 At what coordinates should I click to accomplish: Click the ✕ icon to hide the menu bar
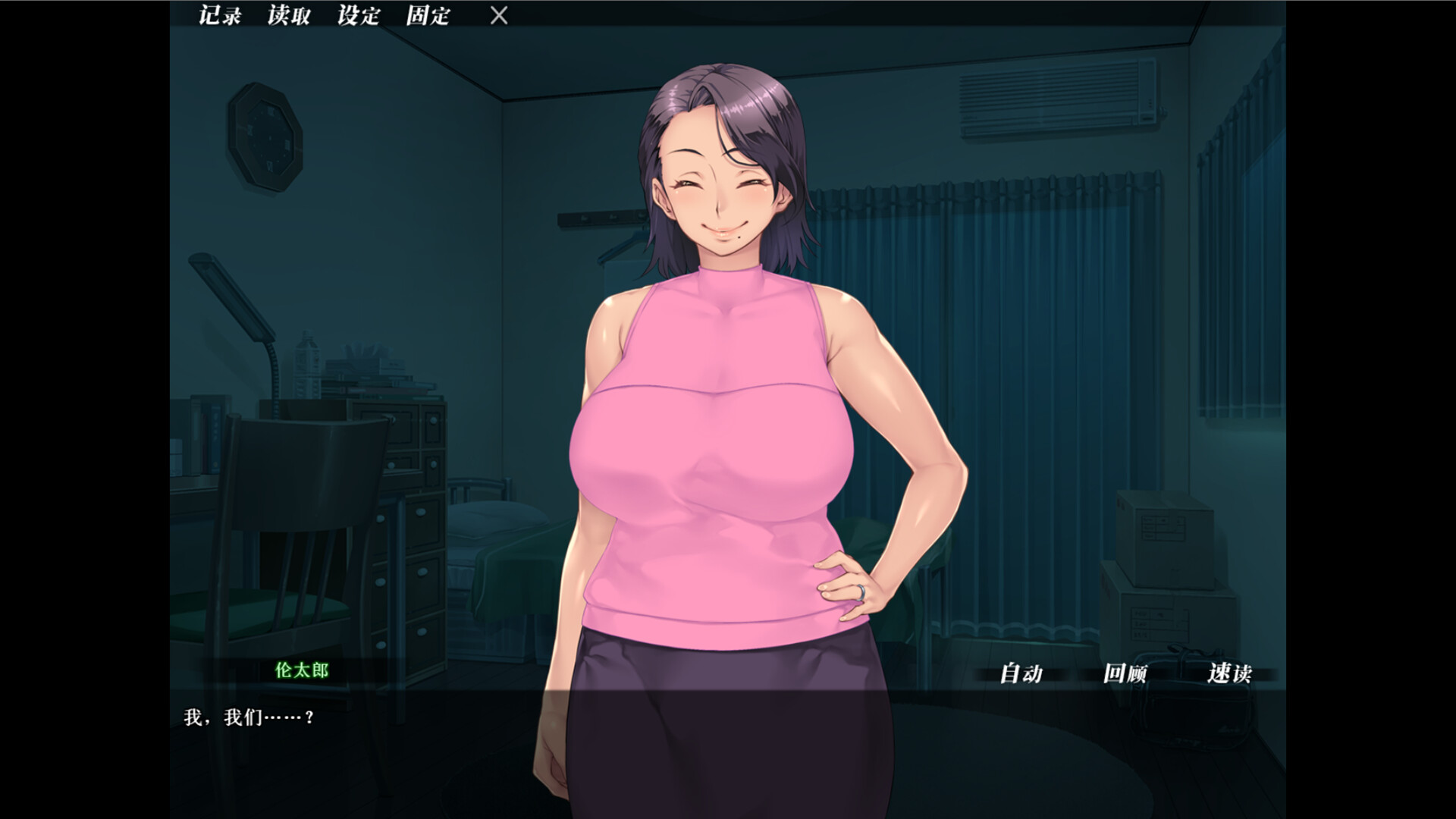coord(498,16)
